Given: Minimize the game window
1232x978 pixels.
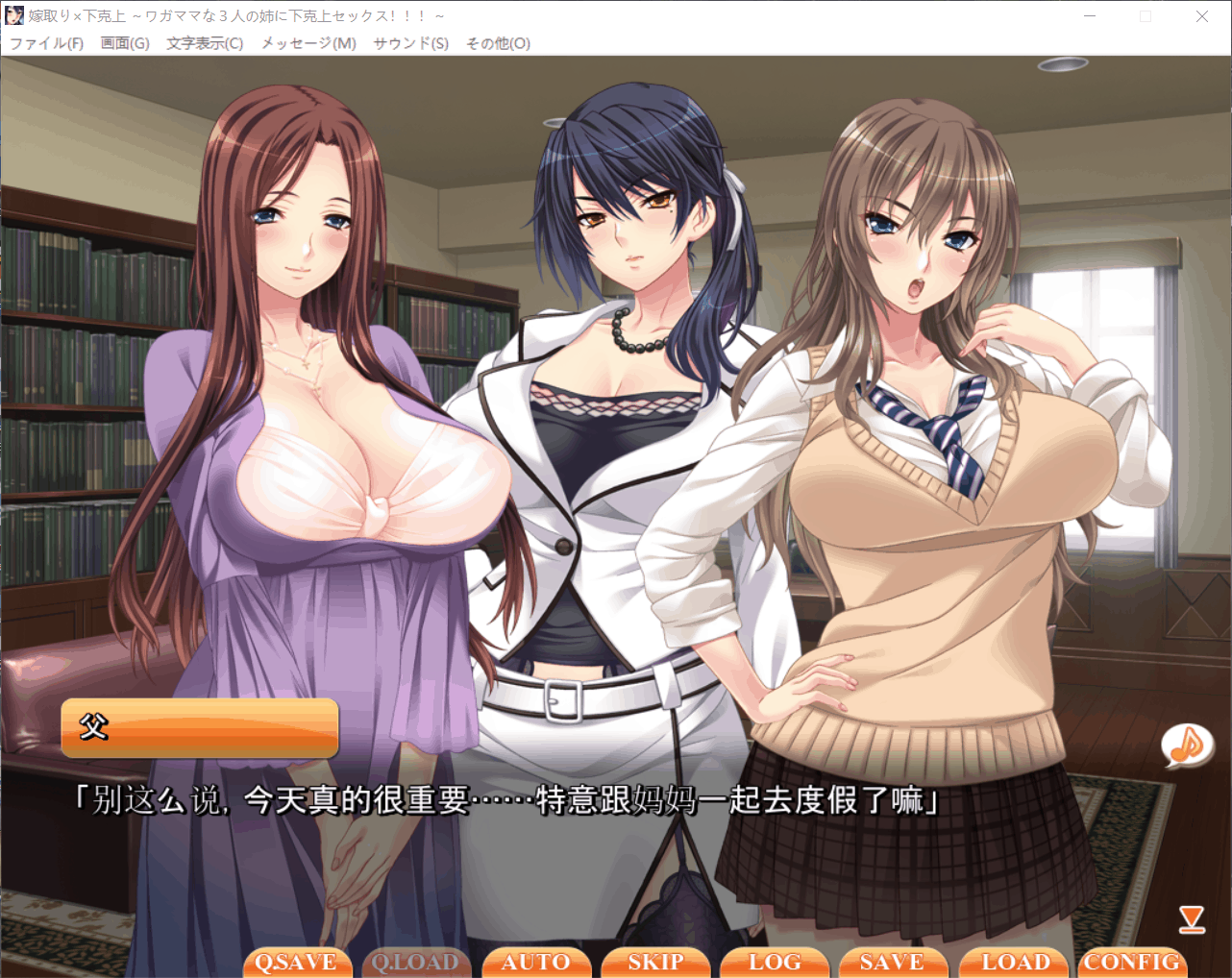Looking at the screenshot, I should 1090,16.
